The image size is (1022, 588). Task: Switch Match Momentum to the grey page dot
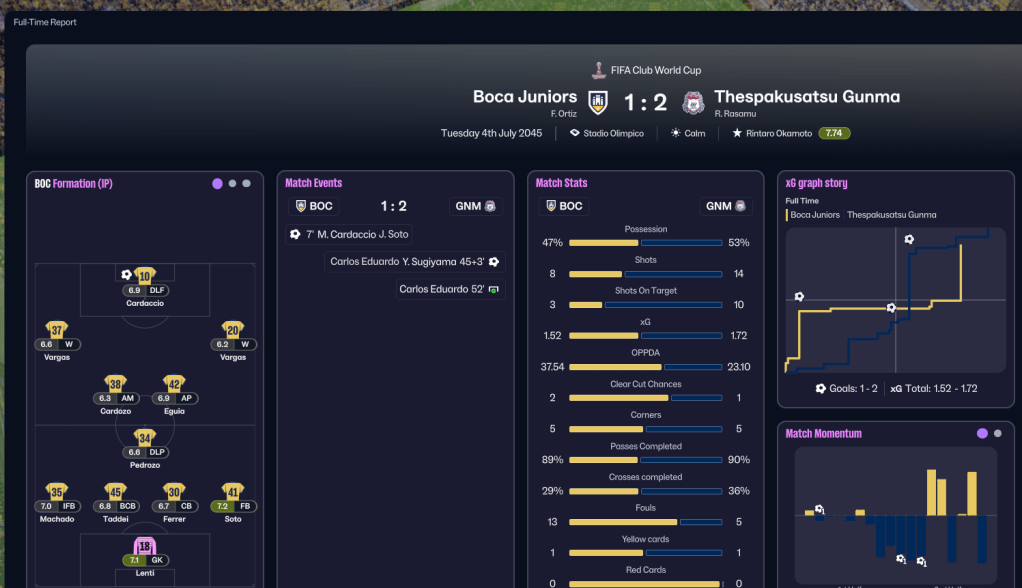(997, 434)
